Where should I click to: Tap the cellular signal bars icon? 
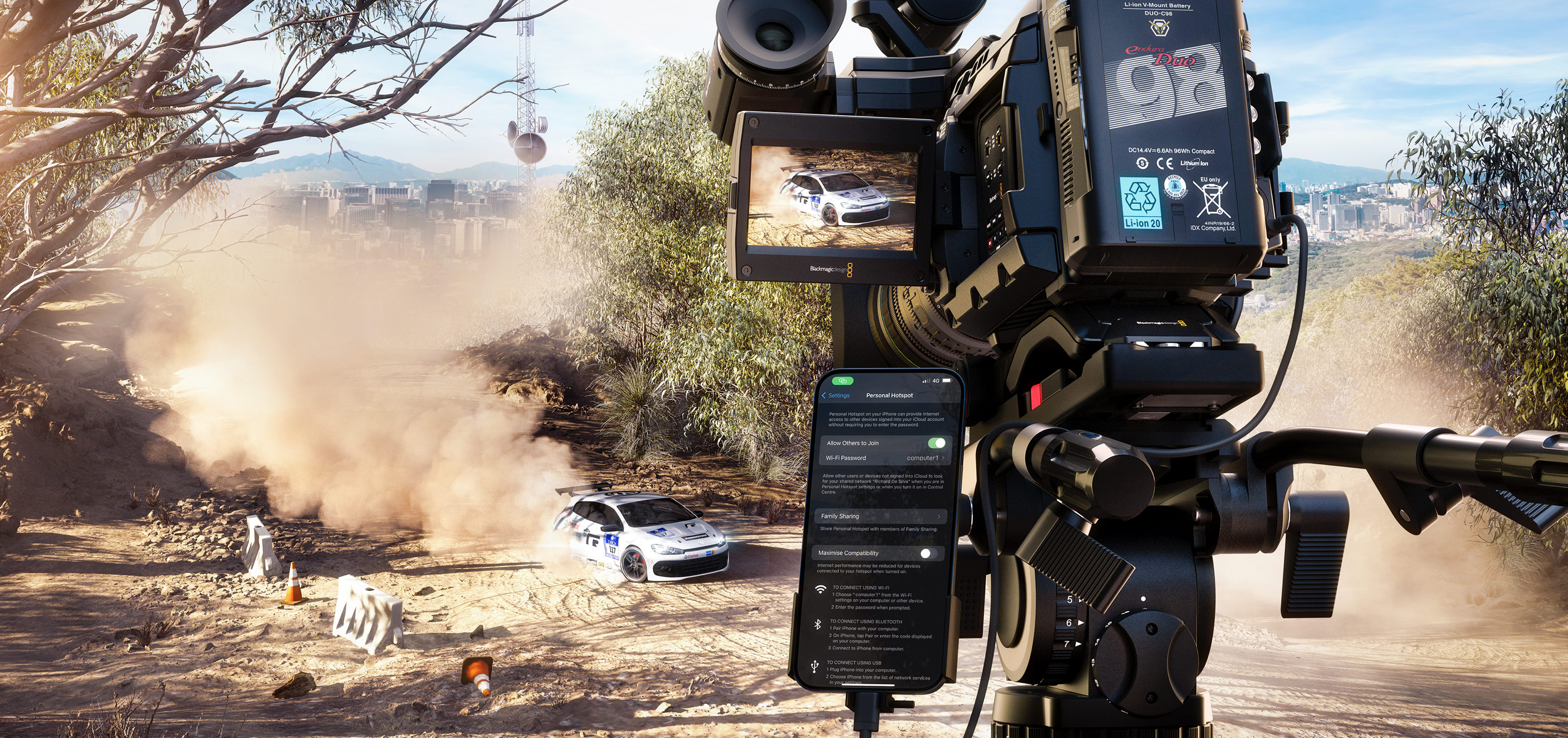click(924, 381)
